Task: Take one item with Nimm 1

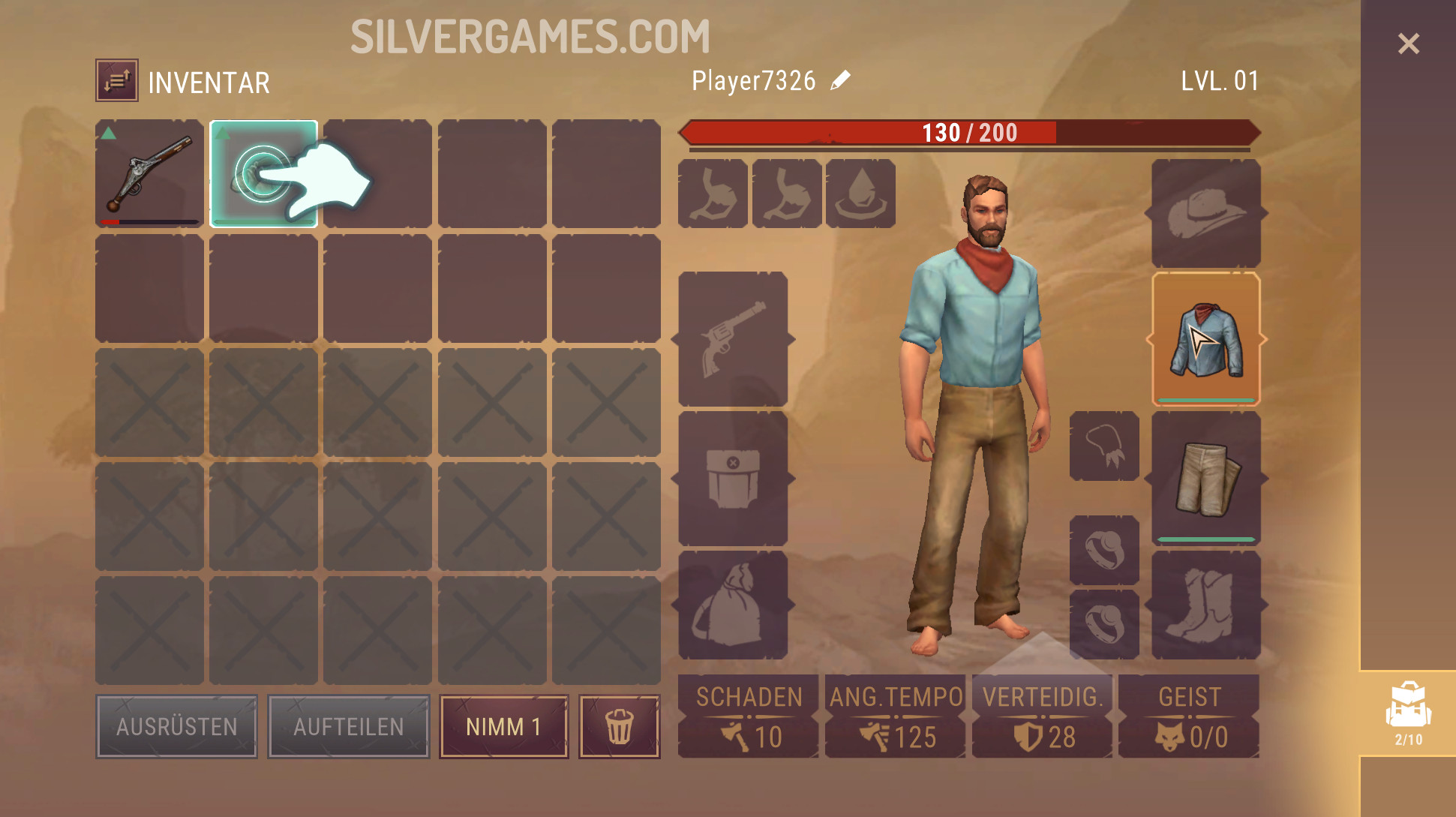Action: point(503,726)
